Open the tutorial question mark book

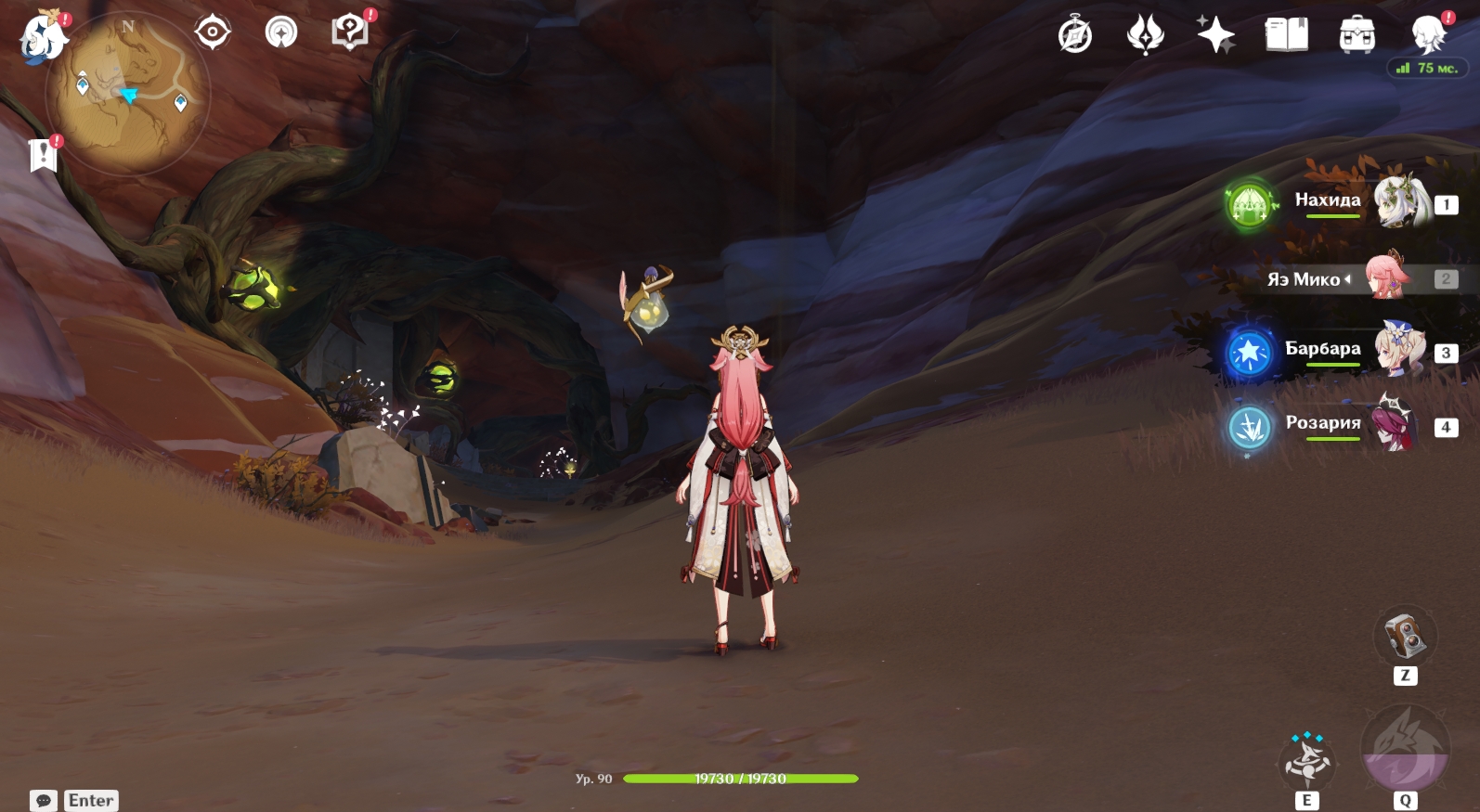point(350,32)
